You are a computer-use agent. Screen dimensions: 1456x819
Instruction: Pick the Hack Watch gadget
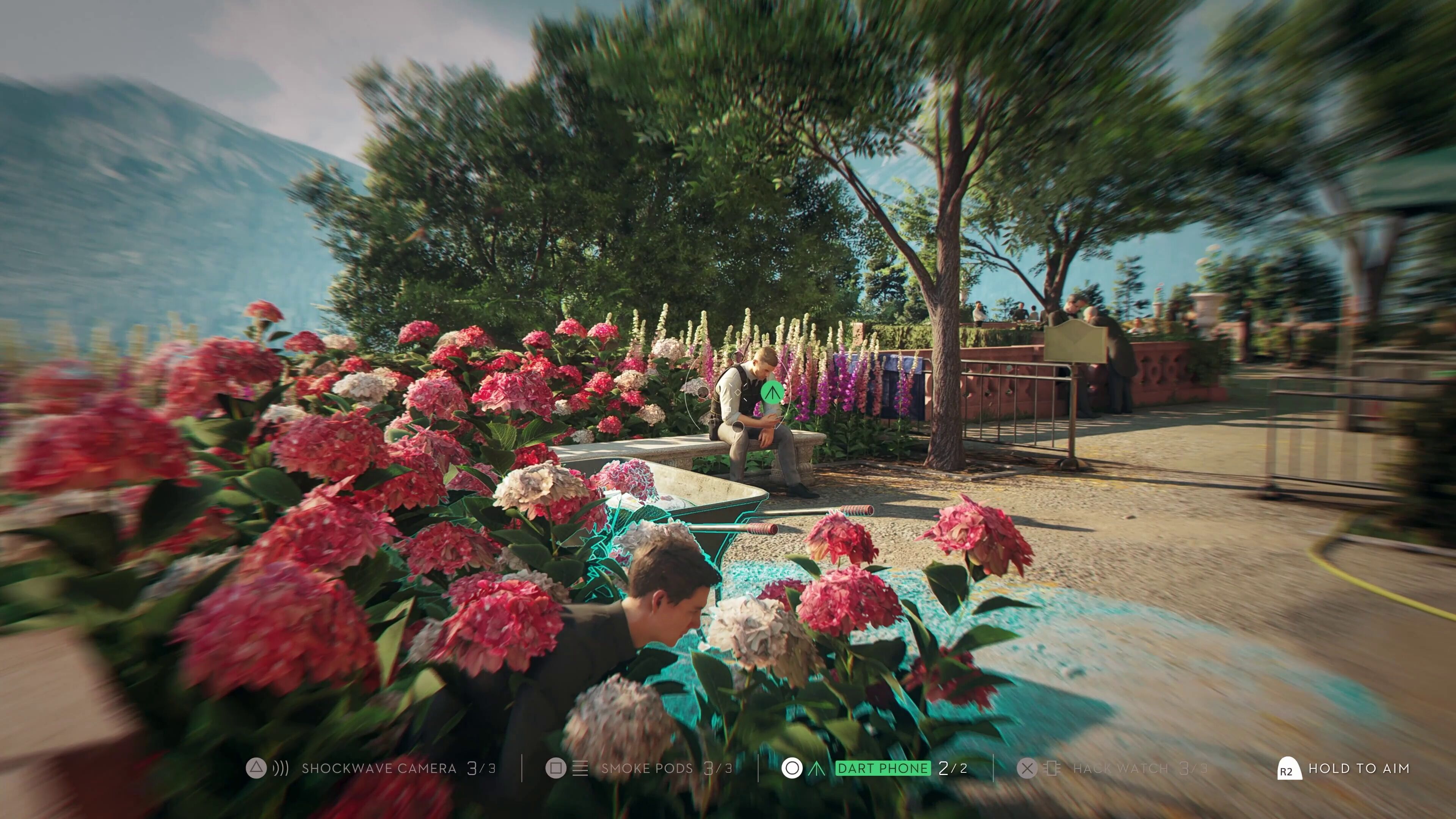(1120, 769)
